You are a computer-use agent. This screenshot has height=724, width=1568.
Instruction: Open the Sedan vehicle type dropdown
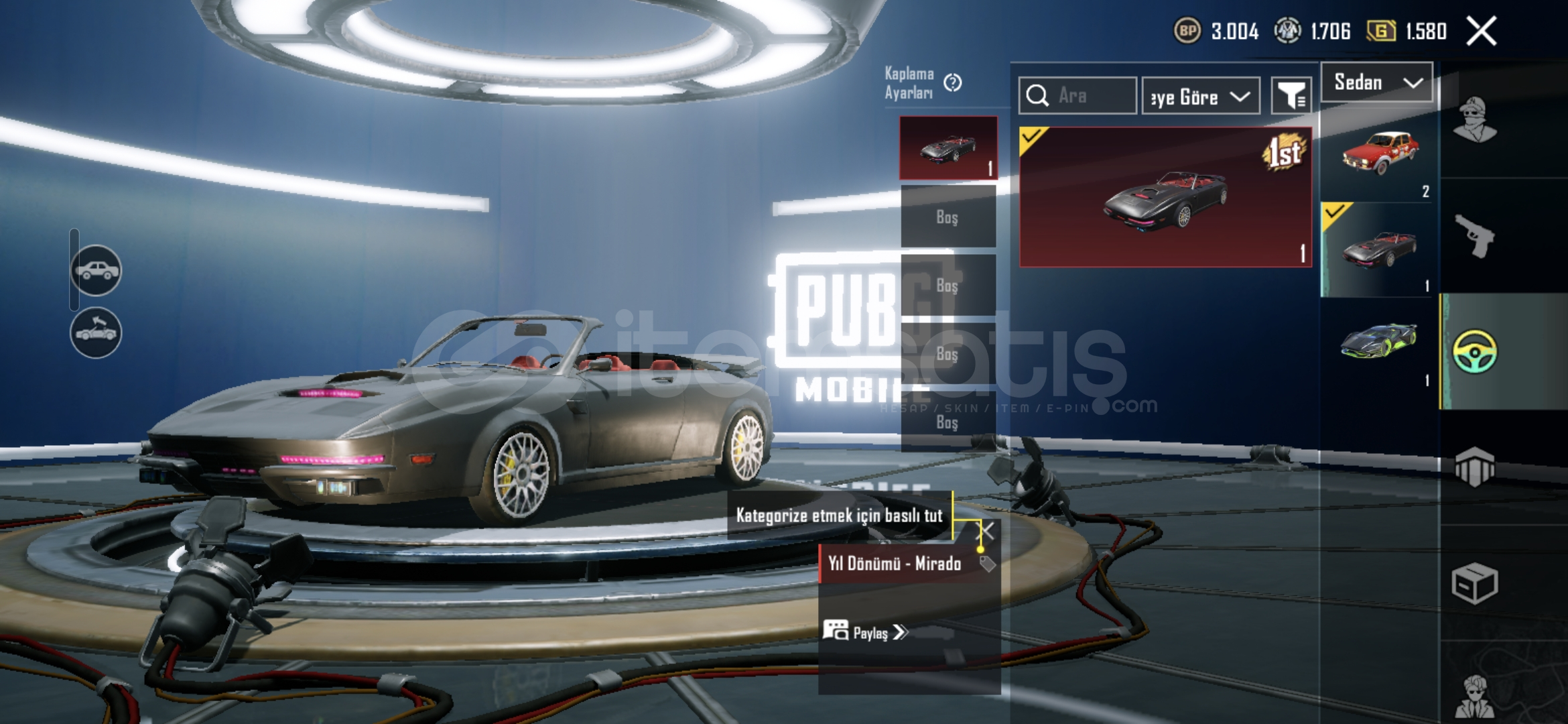coord(1377,82)
